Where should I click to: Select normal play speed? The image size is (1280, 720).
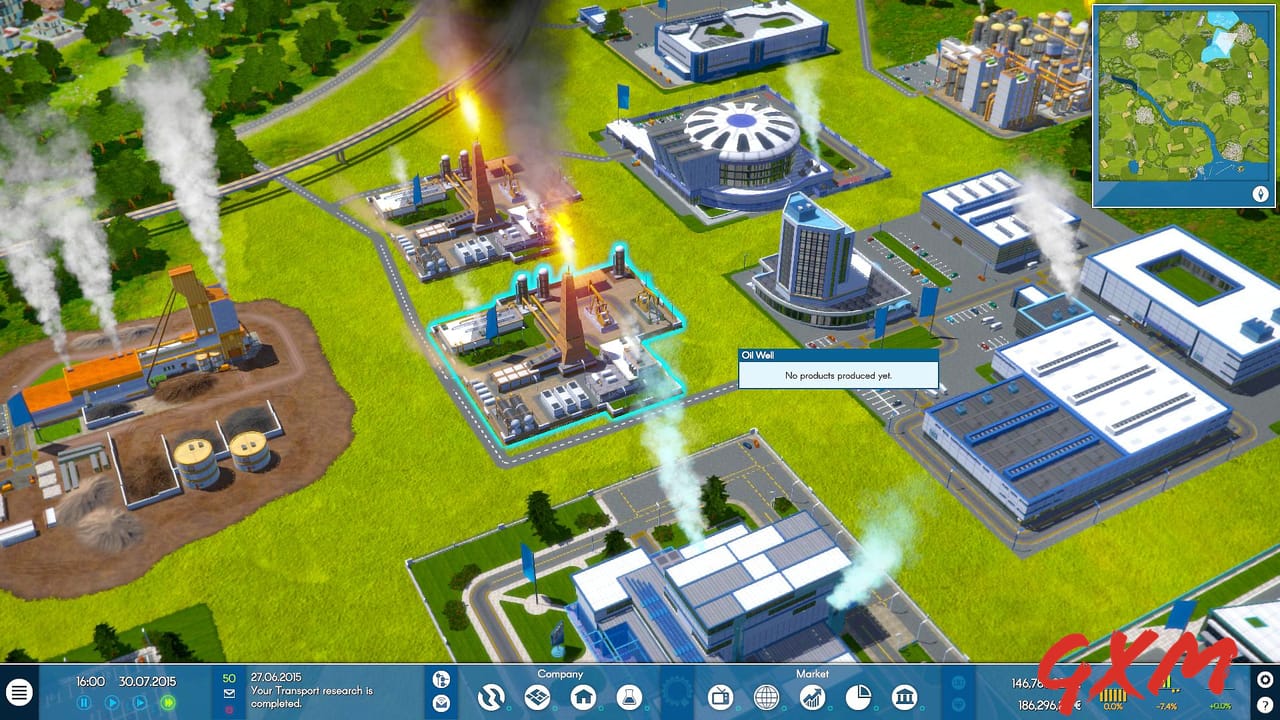click(x=113, y=702)
